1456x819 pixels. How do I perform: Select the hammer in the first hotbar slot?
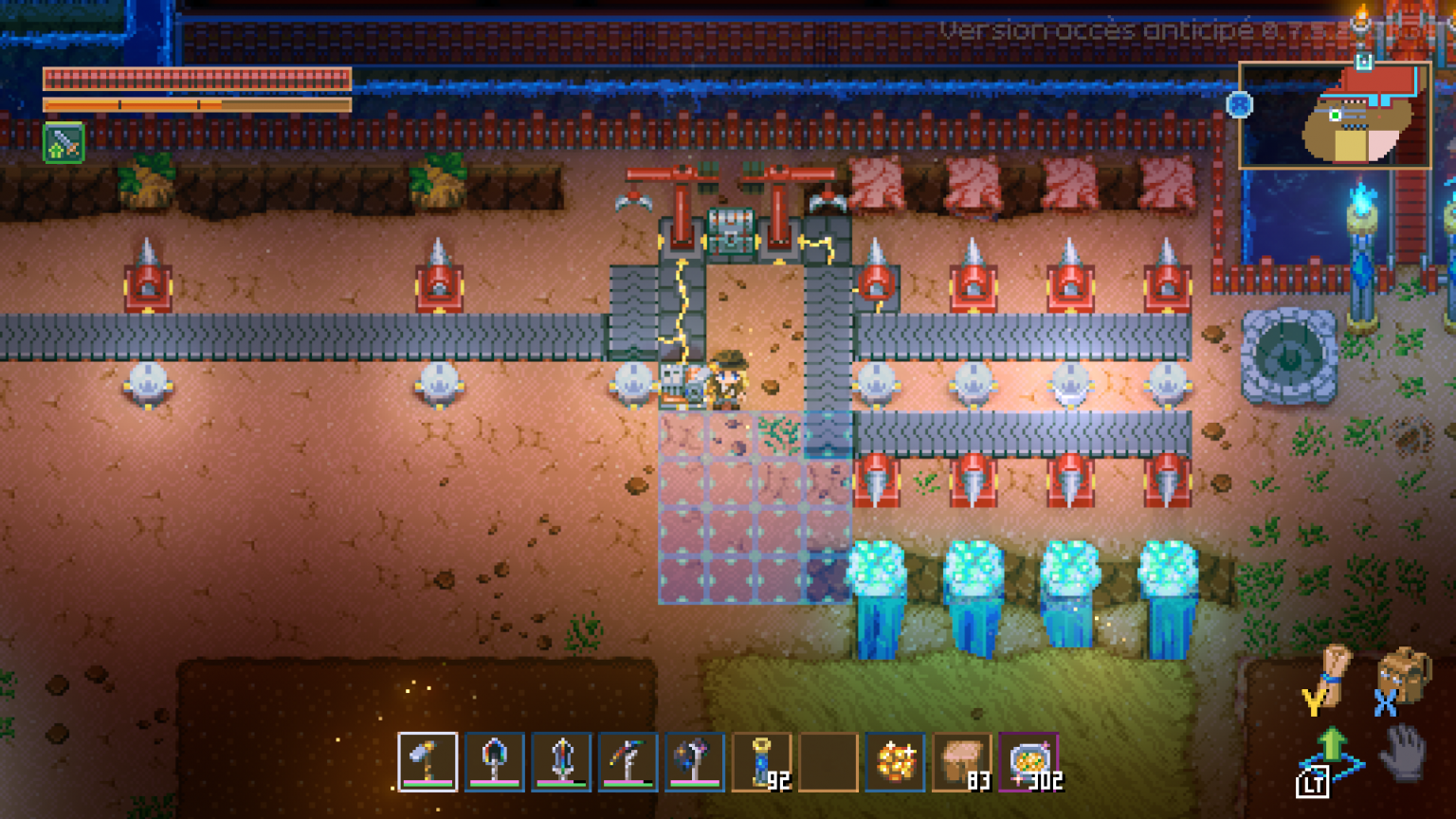(428, 761)
